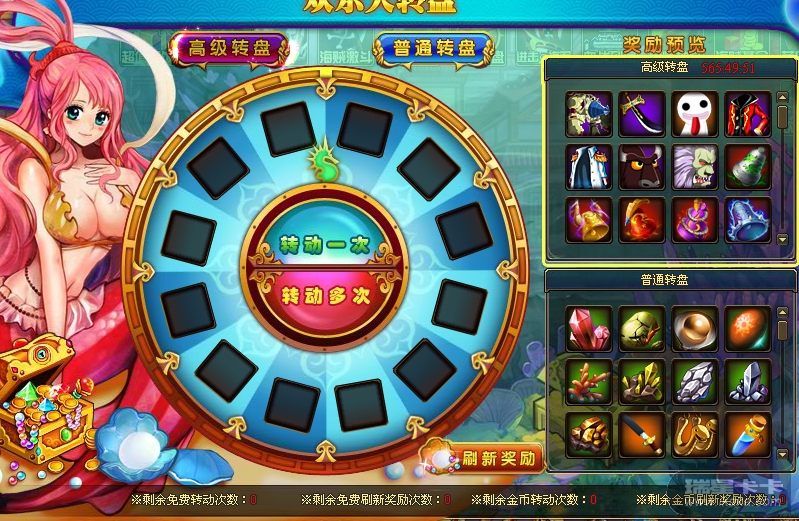
Task: Choose 转动多次 to spin multiple times
Action: pos(313,296)
